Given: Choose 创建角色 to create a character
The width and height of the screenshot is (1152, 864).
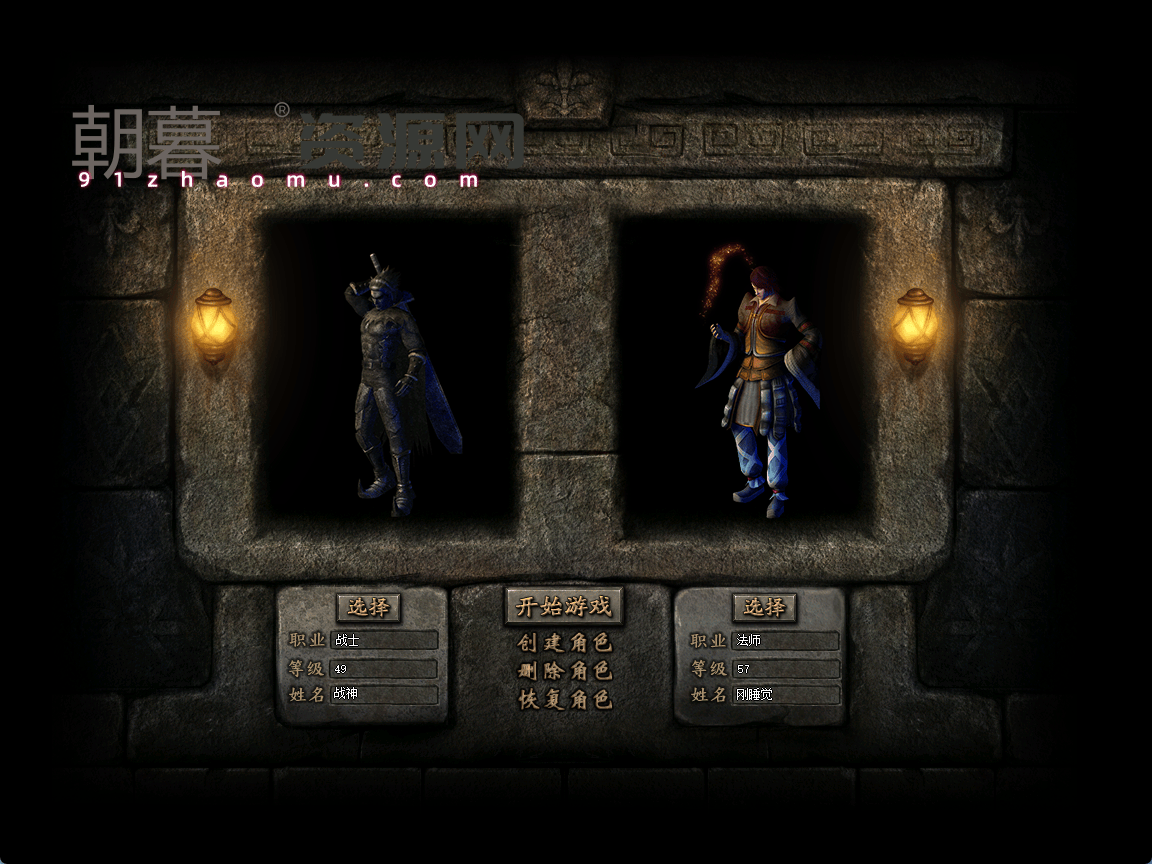Looking at the screenshot, I should (x=564, y=643).
